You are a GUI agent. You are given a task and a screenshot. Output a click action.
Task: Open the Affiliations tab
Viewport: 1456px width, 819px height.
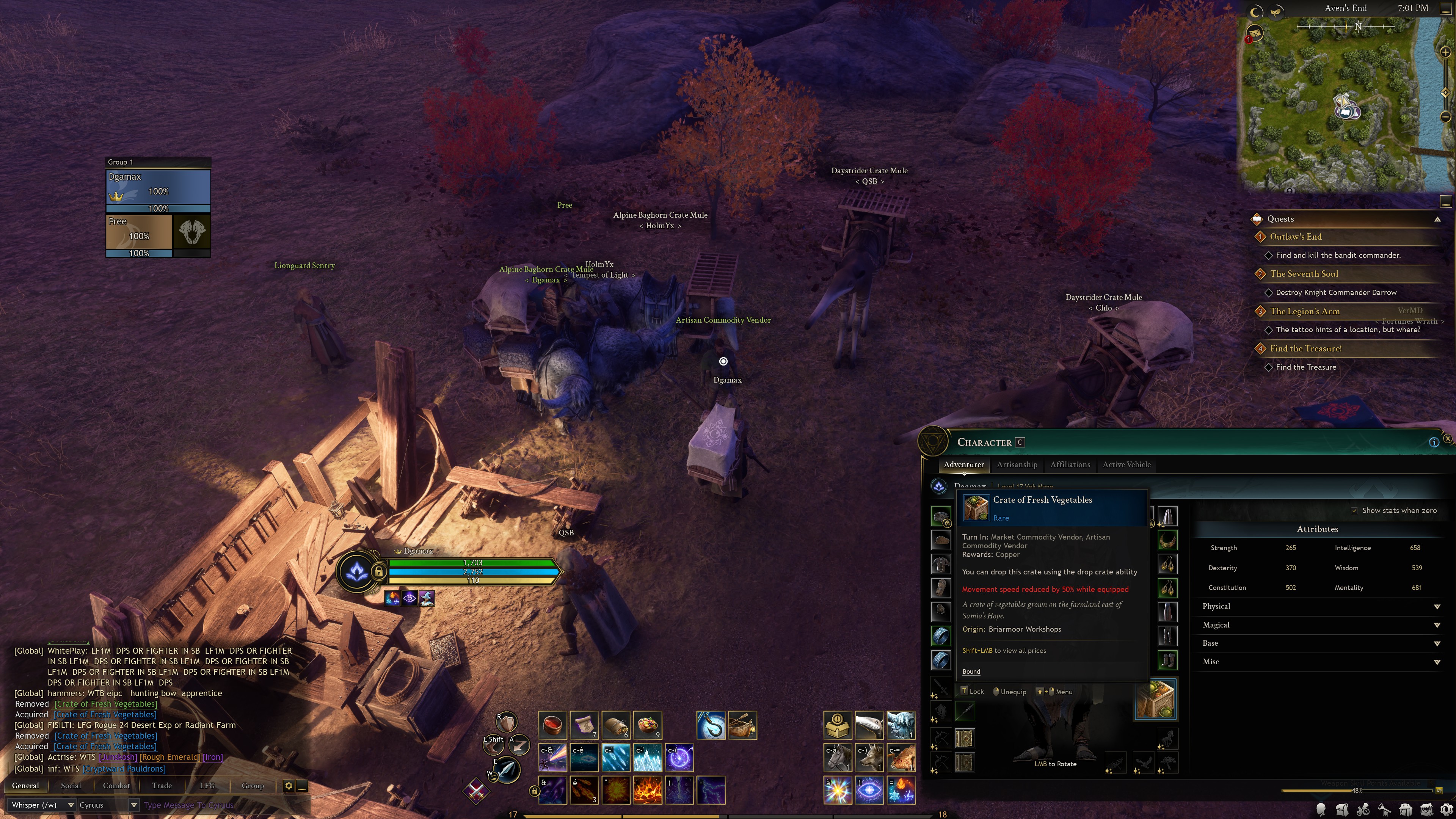1070,464
